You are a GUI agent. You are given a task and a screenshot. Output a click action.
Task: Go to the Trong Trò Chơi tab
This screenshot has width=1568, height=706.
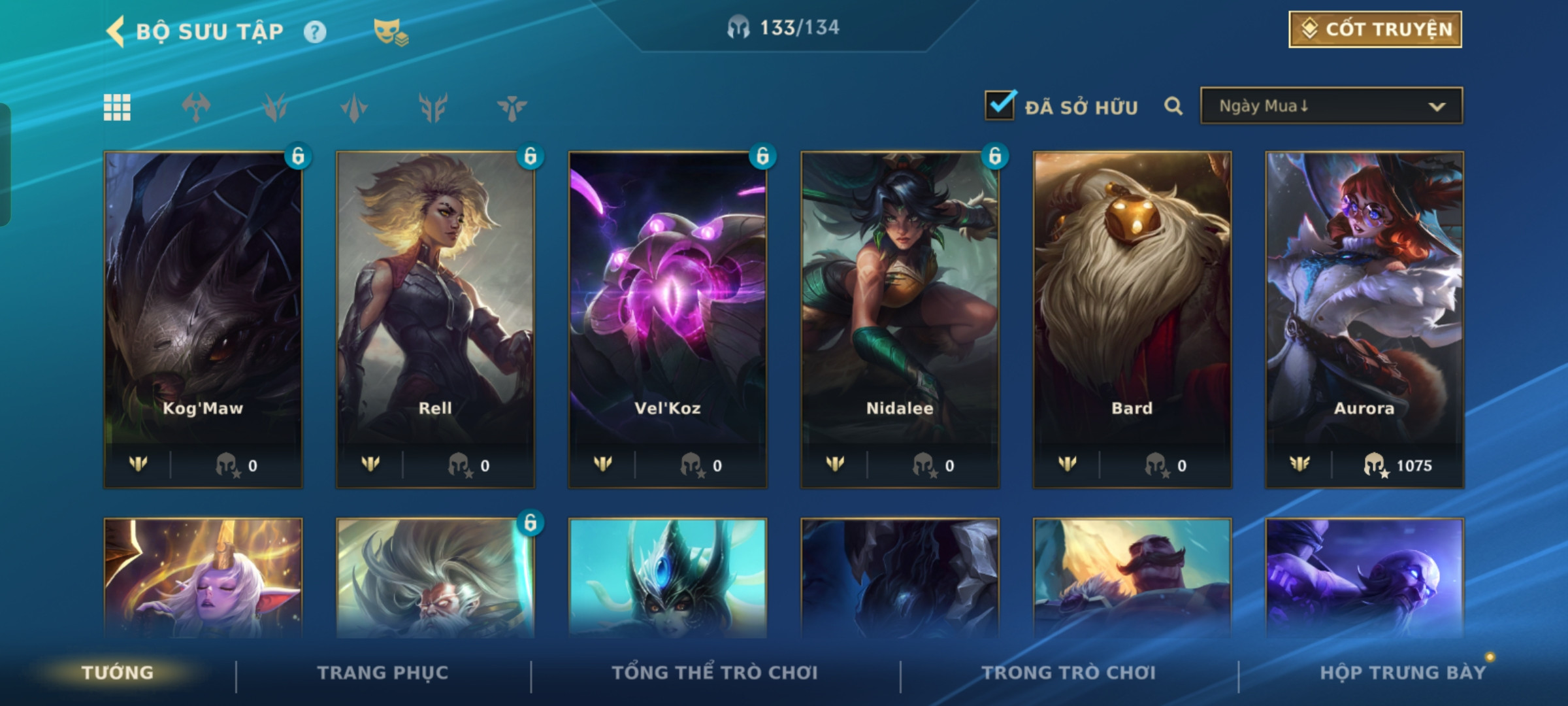[x=1069, y=673]
